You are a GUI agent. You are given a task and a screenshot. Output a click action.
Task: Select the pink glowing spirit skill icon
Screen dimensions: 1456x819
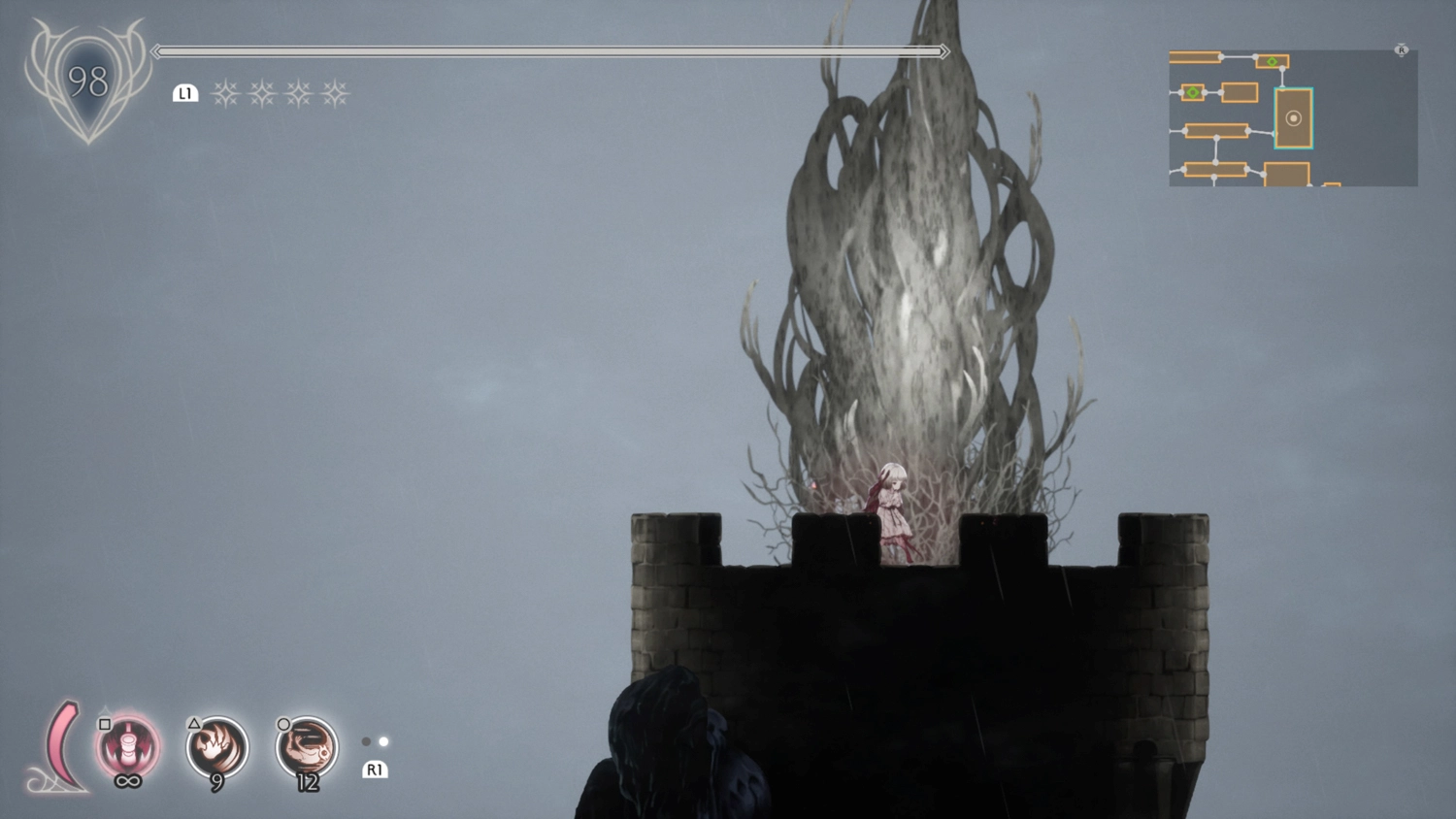(x=128, y=747)
